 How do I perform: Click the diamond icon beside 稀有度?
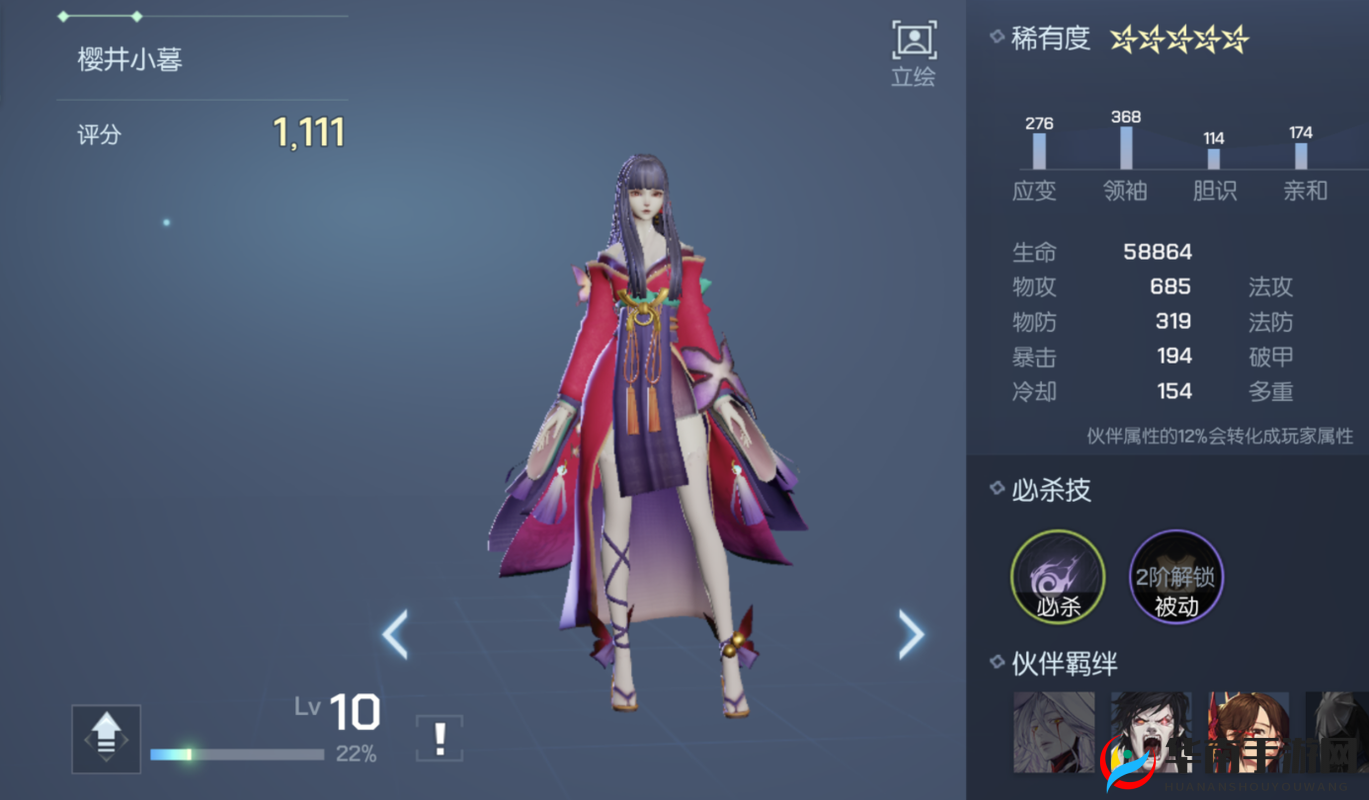click(996, 36)
